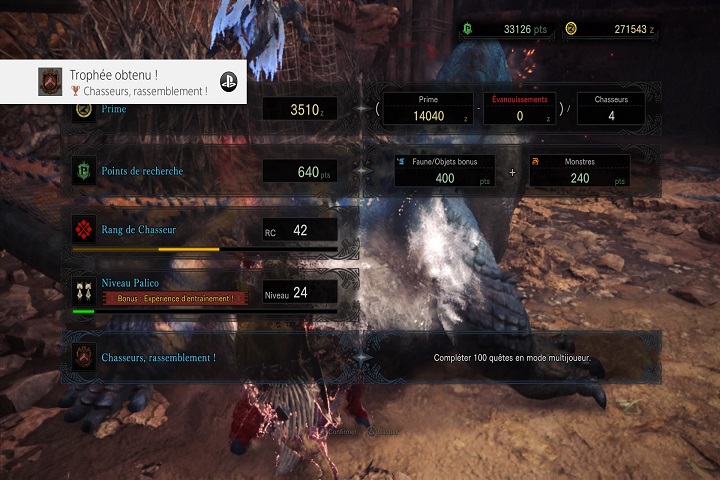The width and height of the screenshot is (720, 480).
Task: Select the Rang de Chasseur row
Action: [x=204, y=231]
